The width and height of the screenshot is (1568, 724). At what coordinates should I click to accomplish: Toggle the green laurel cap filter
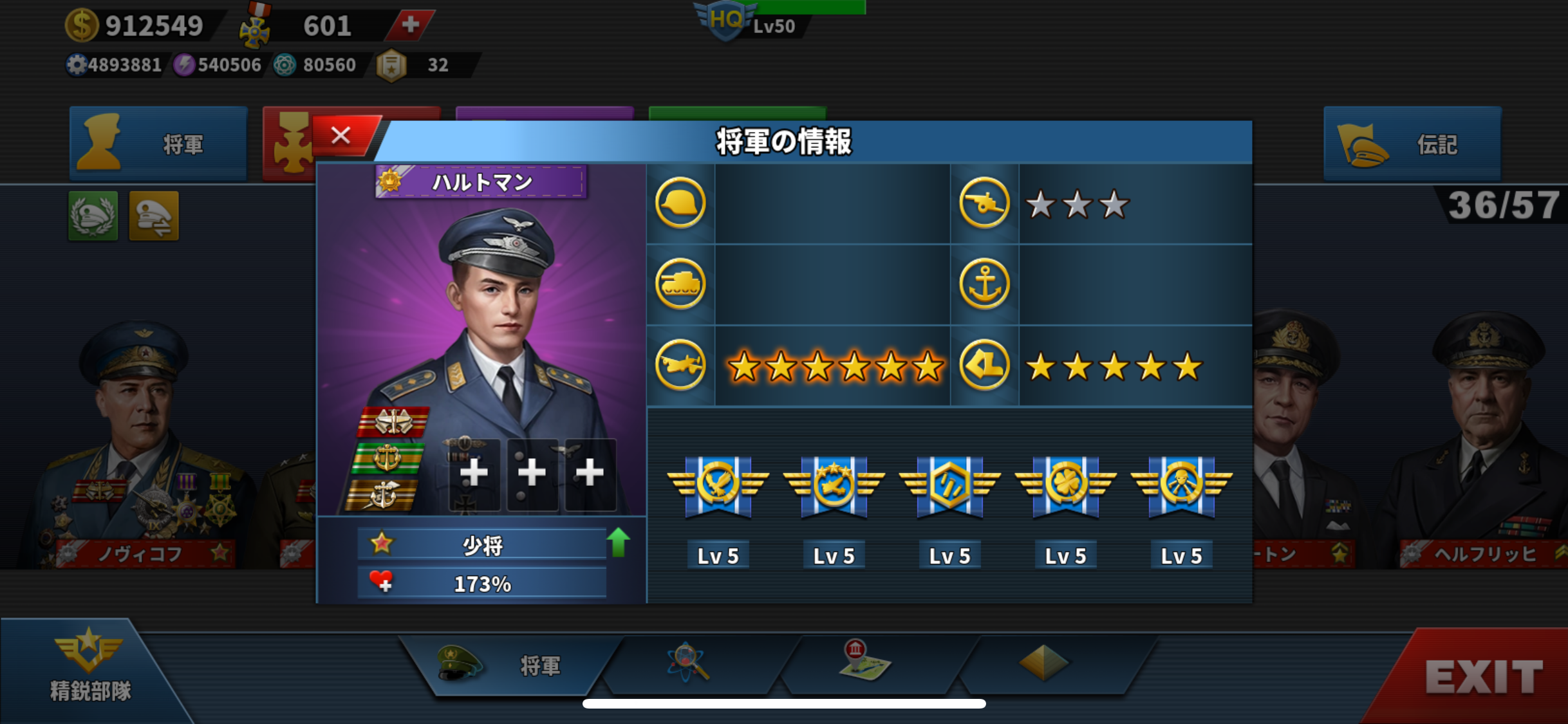click(93, 216)
